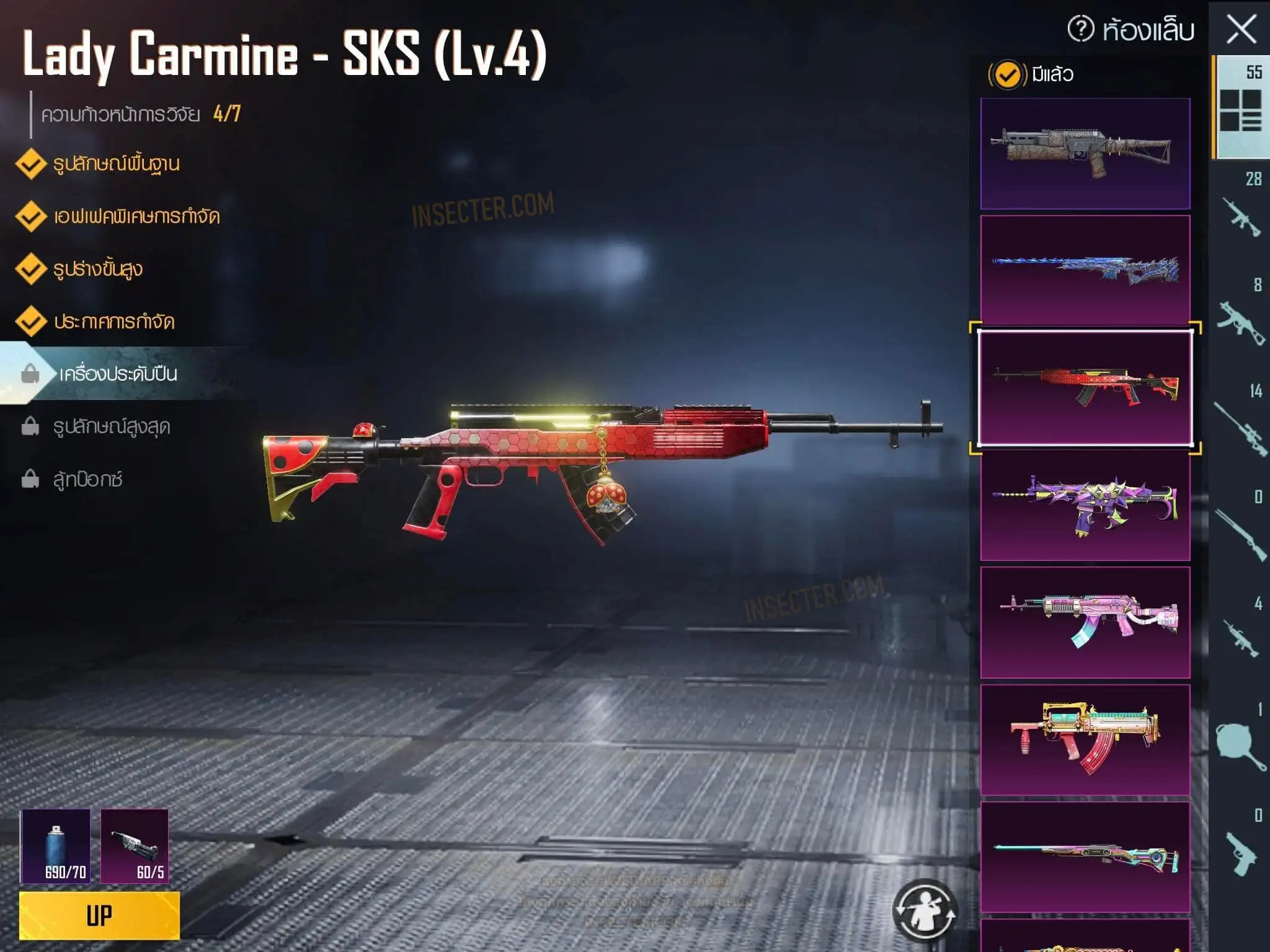Image resolution: width=1270 pixels, height=952 pixels.
Task: Close the weapon lab screen
Action: point(1241,30)
